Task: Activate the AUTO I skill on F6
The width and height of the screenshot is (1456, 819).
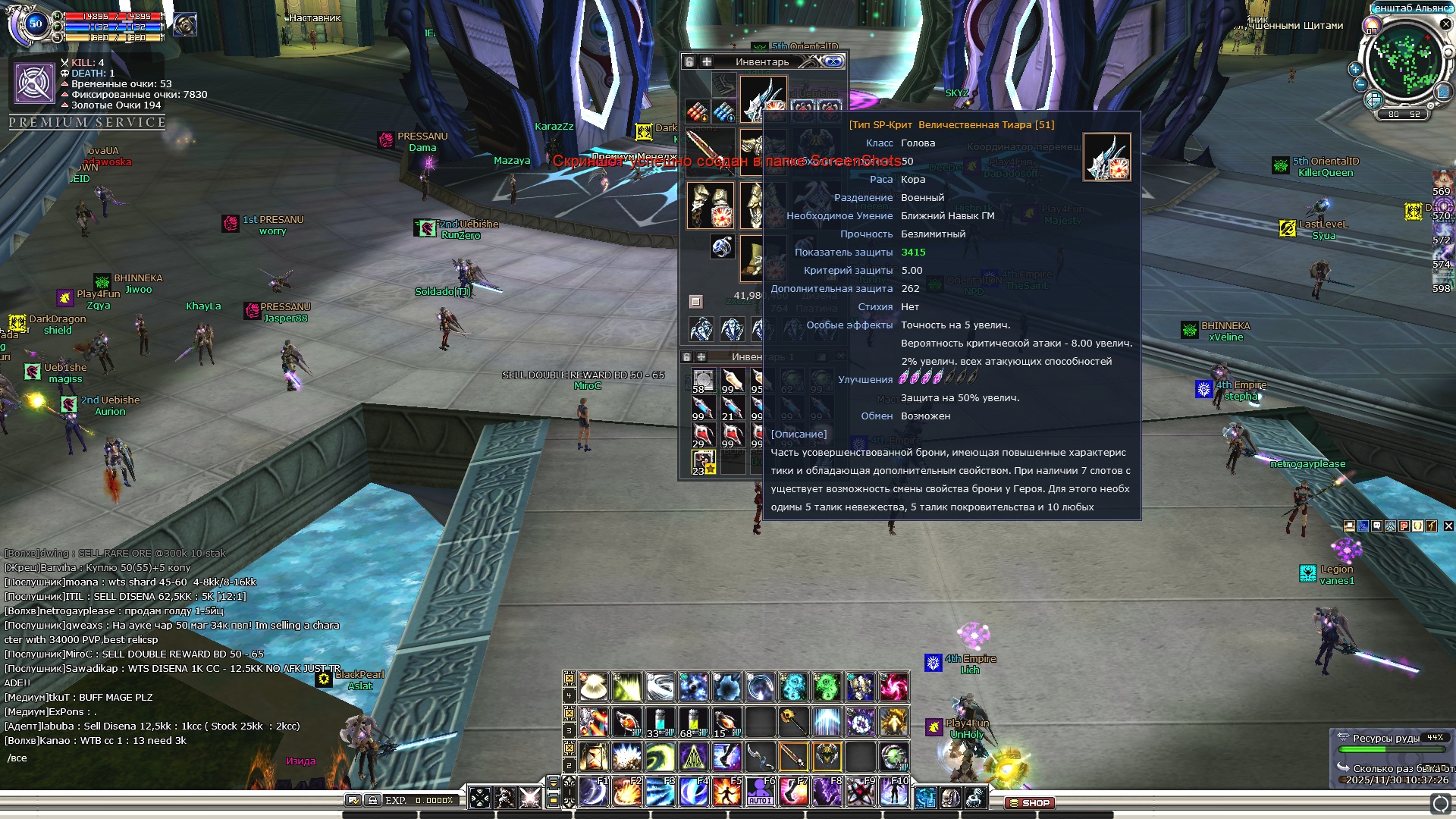Action: [760, 792]
